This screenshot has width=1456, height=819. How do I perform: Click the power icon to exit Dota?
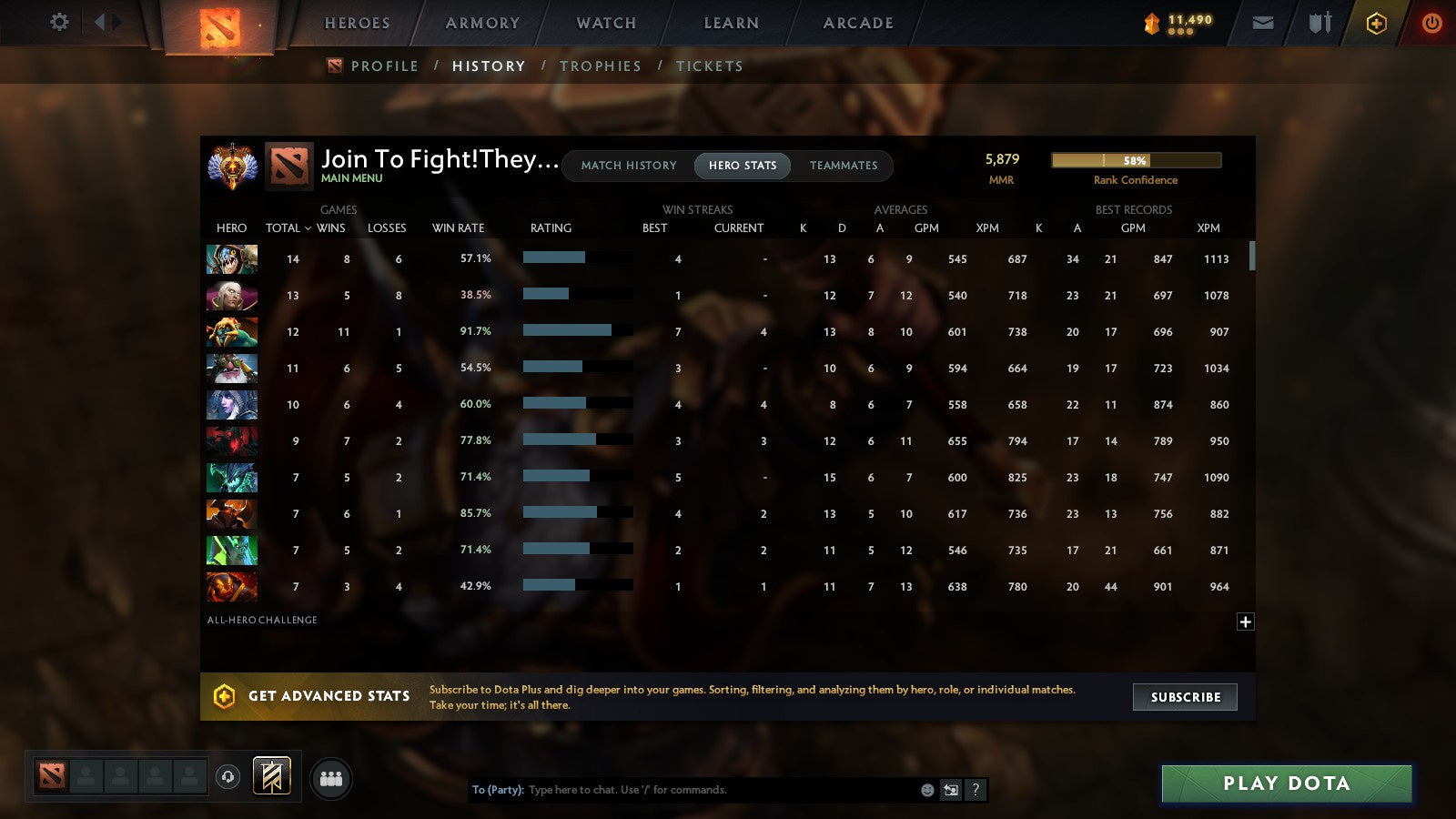tap(1431, 24)
